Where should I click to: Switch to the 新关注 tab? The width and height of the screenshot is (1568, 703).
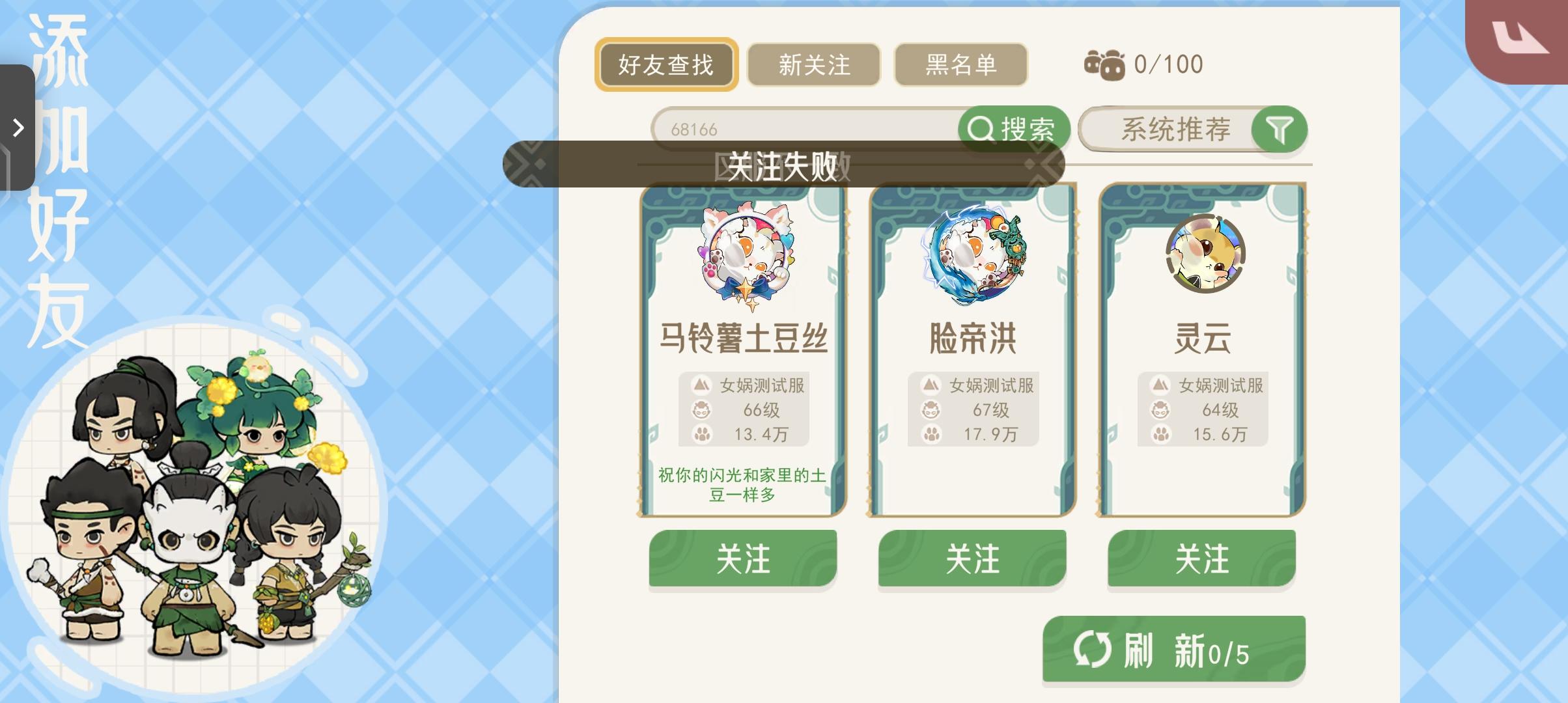[813, 64]
